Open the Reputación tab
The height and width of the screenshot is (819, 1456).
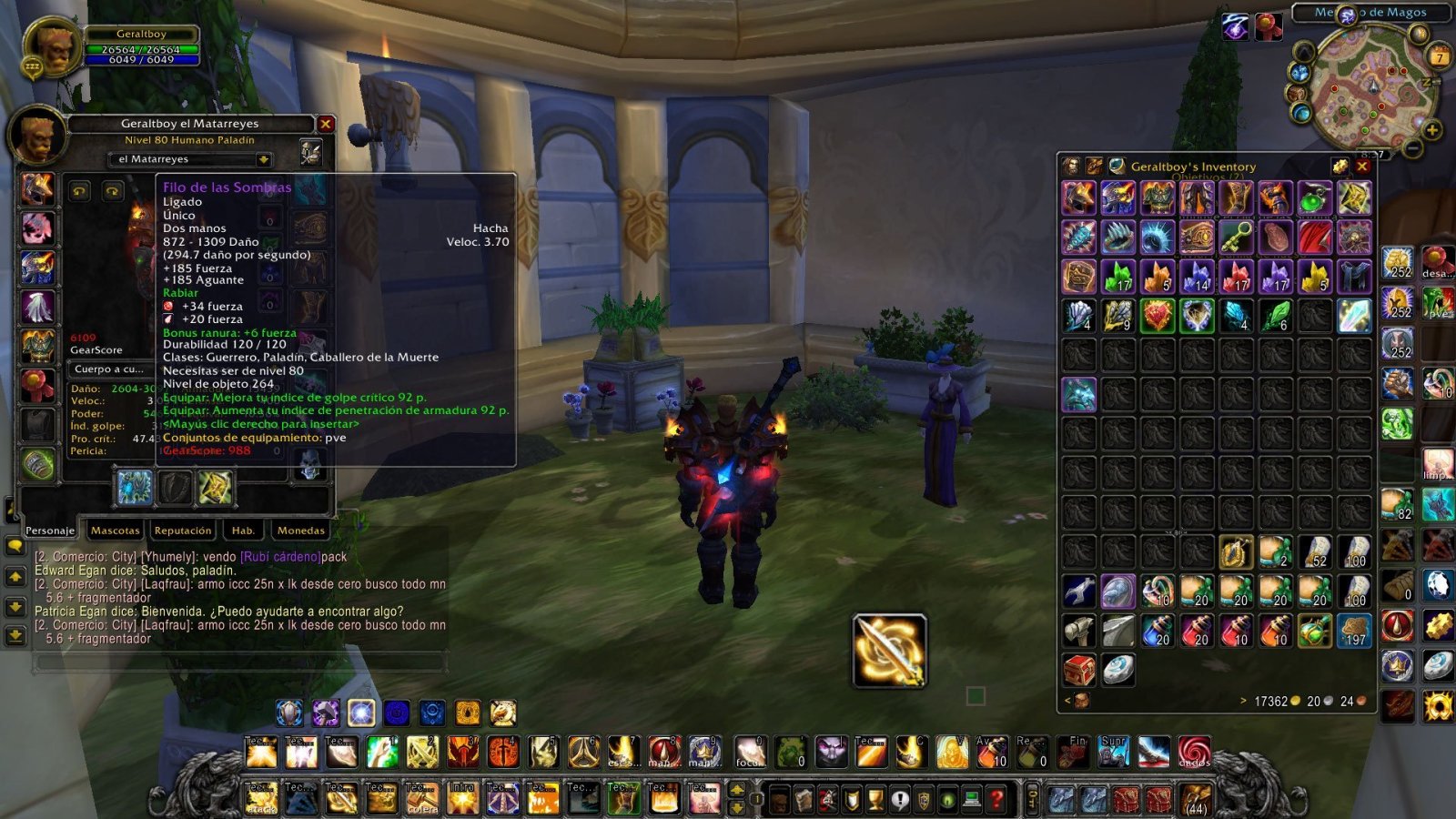(183, 531)
